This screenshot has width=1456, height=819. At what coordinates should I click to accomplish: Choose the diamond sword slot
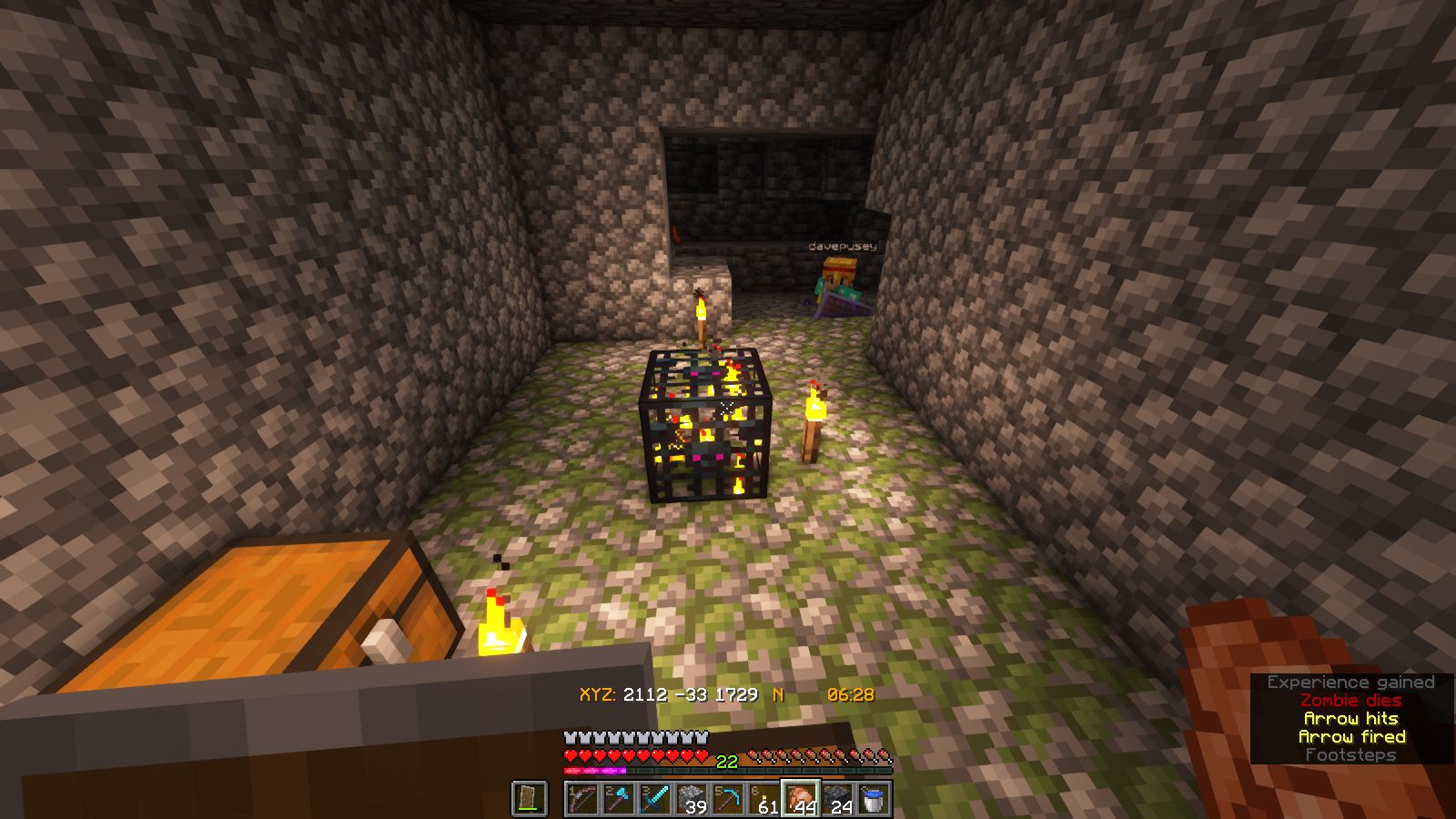tap(655, 799)
